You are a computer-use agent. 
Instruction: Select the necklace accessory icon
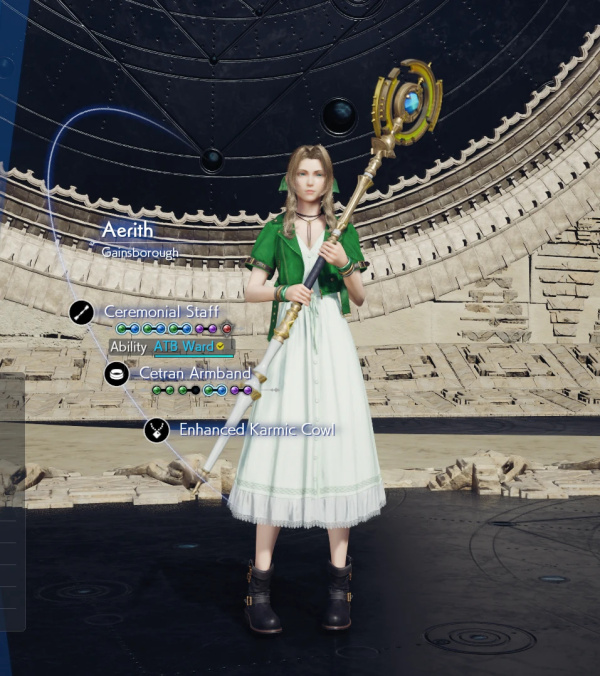coord(155,430)
